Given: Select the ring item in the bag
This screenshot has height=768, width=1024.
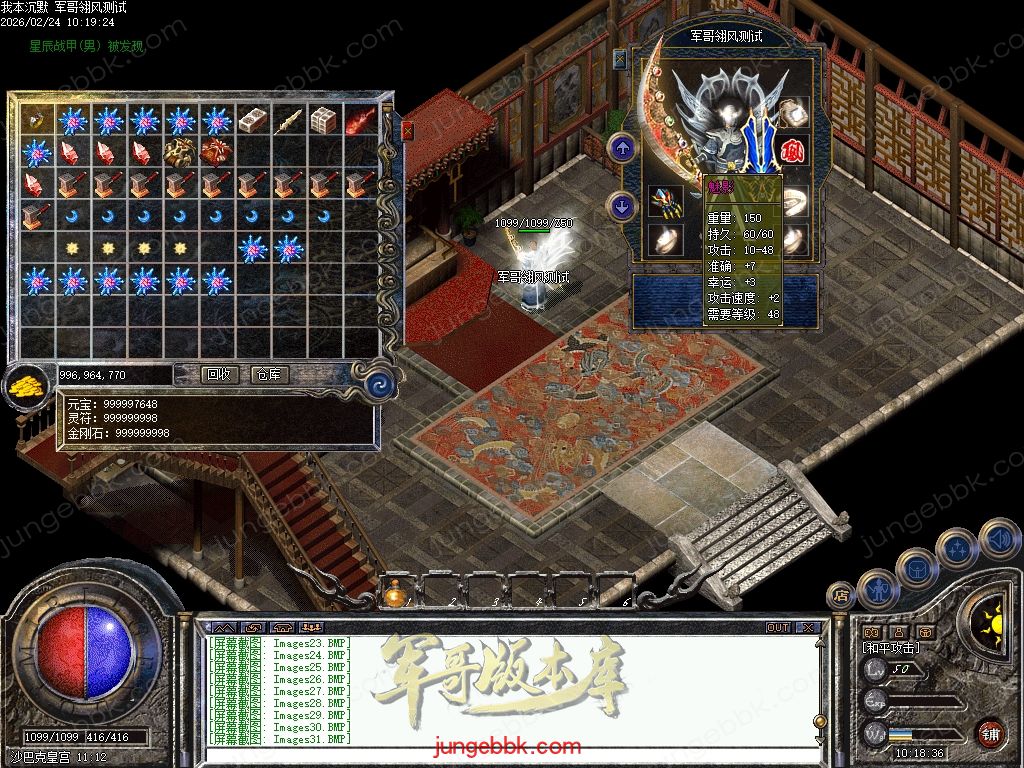Looking at the screenshot, I should tap(37, 120).
